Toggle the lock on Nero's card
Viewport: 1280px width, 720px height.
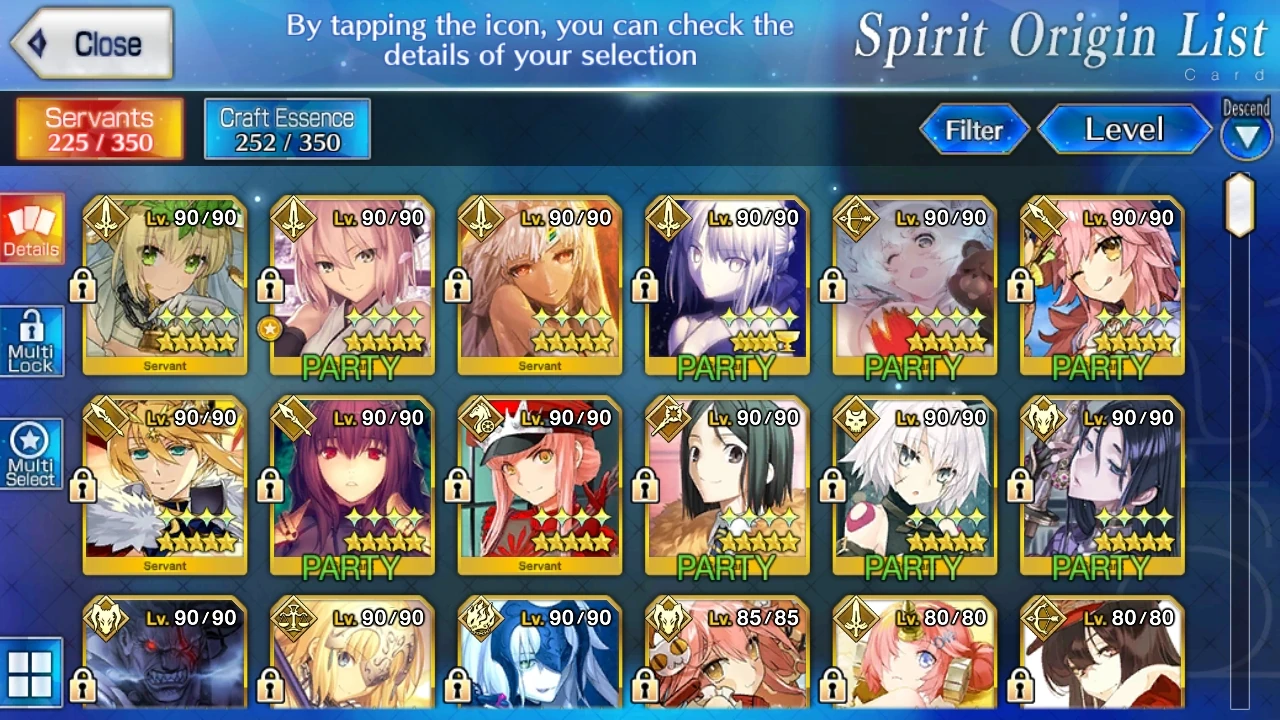point(80,287)
